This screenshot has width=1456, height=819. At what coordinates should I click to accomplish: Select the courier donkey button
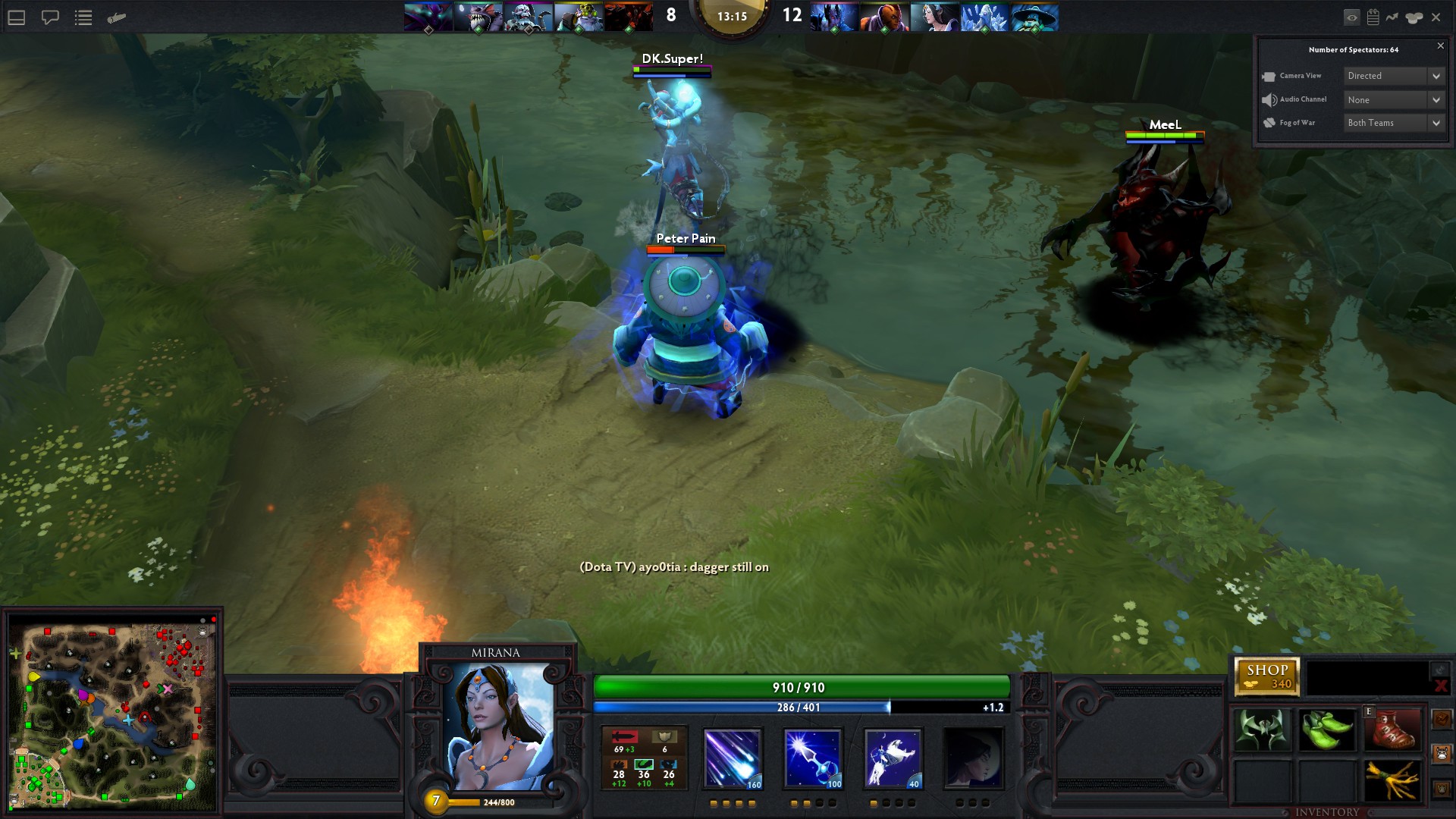point(1442,754)
